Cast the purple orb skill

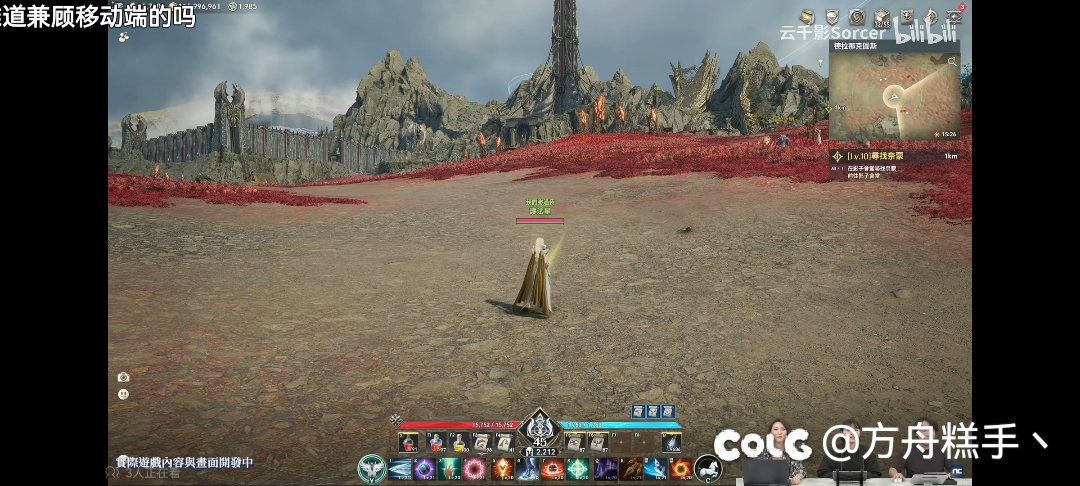click(x=424, y=468)
